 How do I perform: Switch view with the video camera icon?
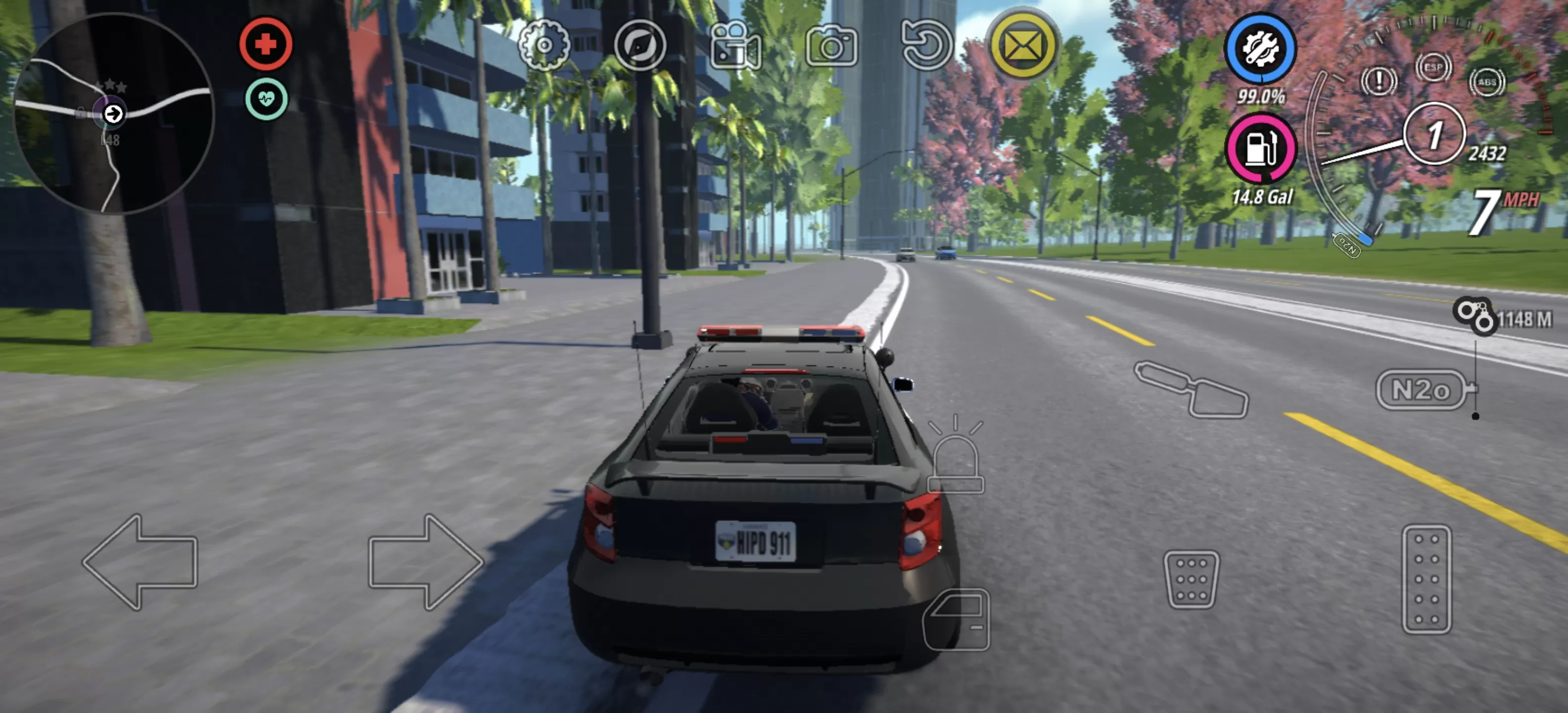coord(735,46)
